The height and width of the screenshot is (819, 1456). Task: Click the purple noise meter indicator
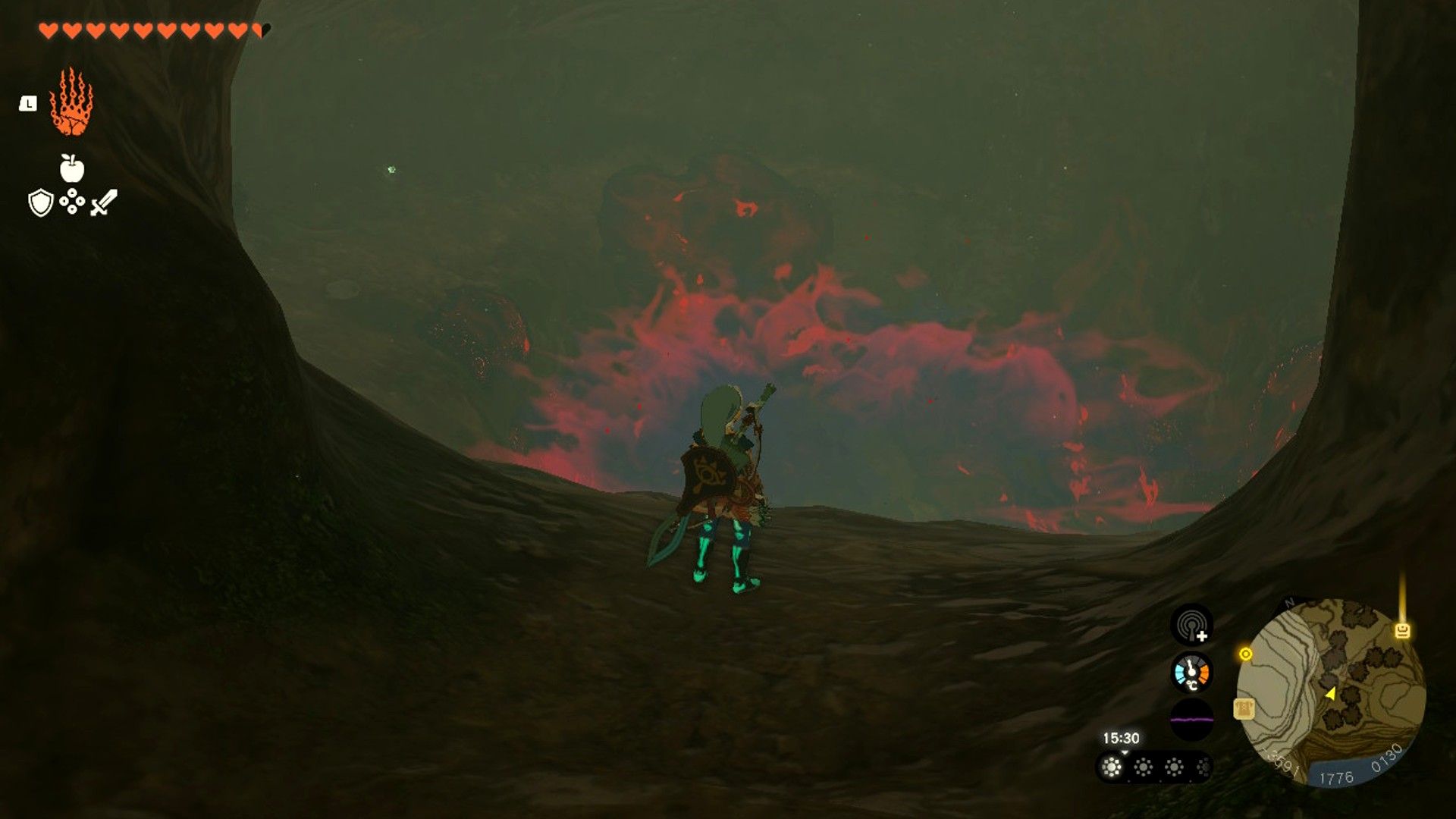tap(1191, 719)
